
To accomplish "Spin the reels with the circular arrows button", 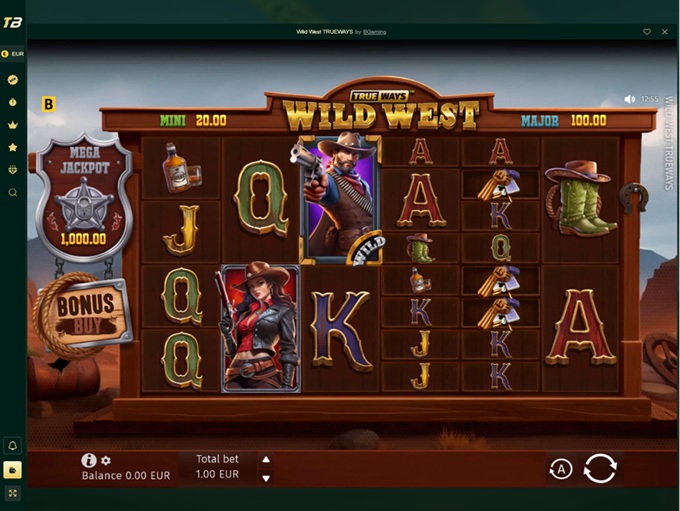I will (x=600, y=468).
